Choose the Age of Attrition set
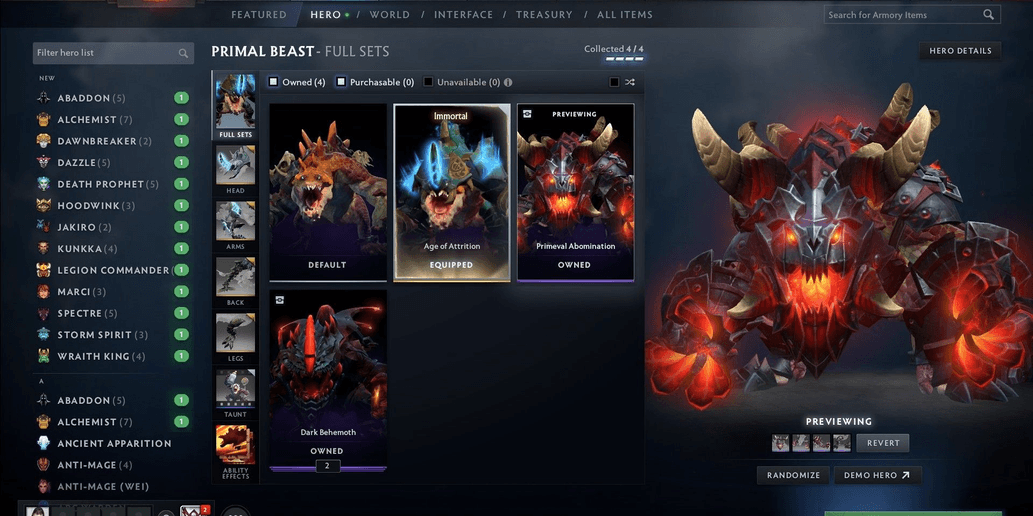The width and height of the screenshot is (1033, 516). pyautogui.click(x=451, y=192)
